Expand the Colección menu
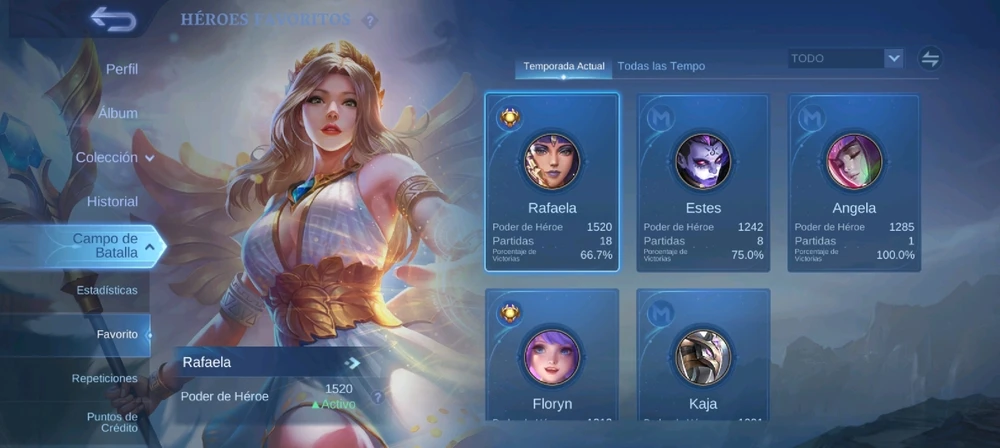The width and height of the screenshot is (1000, 448). (114, 157)
